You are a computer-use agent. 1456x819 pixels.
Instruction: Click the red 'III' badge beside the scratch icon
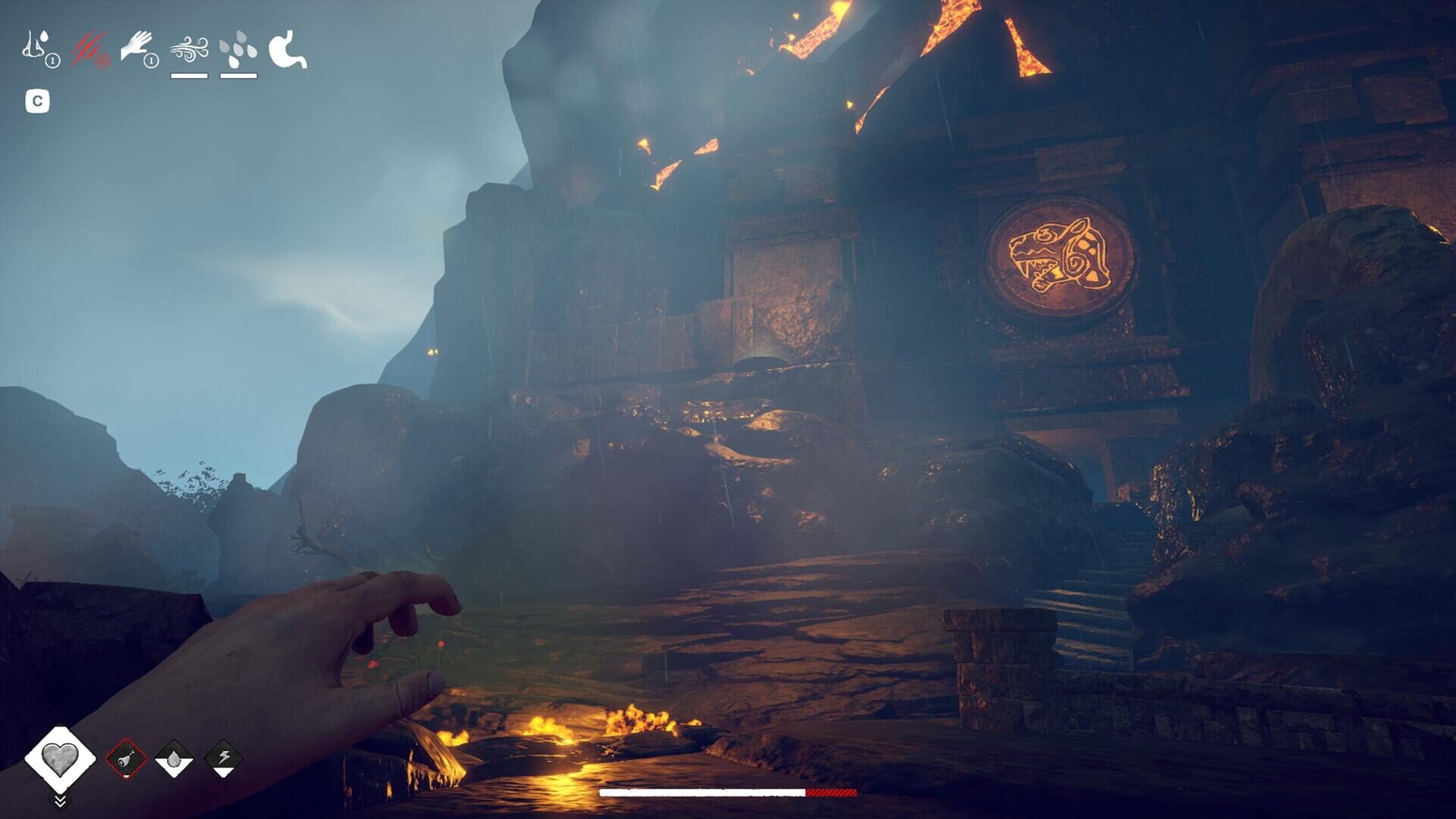(x=102, y=61)
